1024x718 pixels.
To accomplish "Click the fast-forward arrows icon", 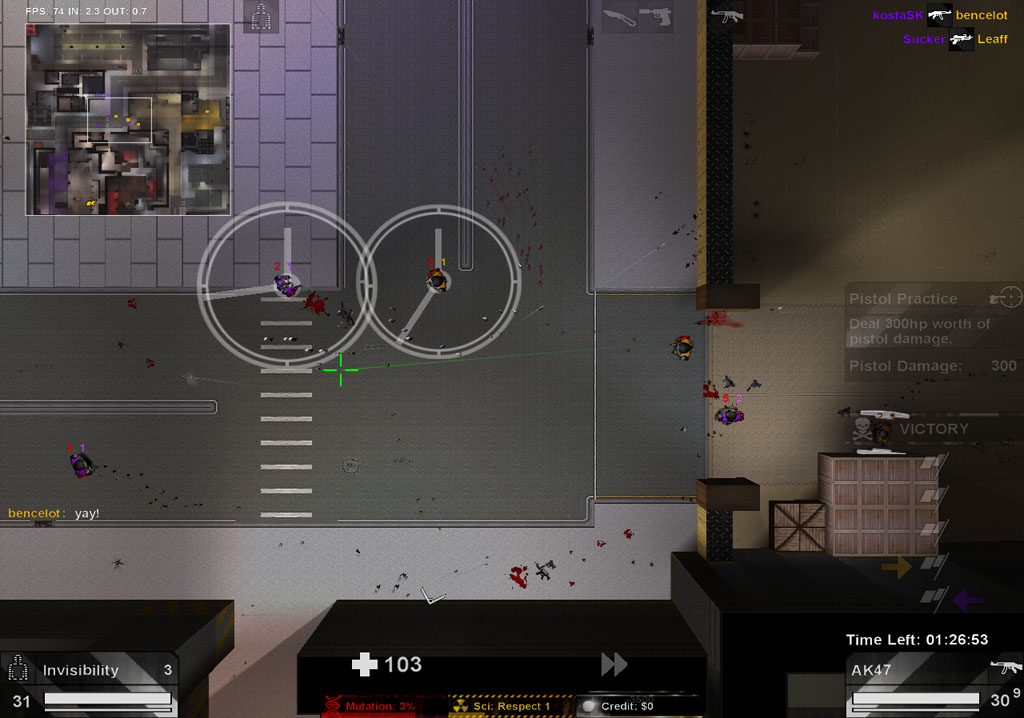I will click(x=614, y=664).
